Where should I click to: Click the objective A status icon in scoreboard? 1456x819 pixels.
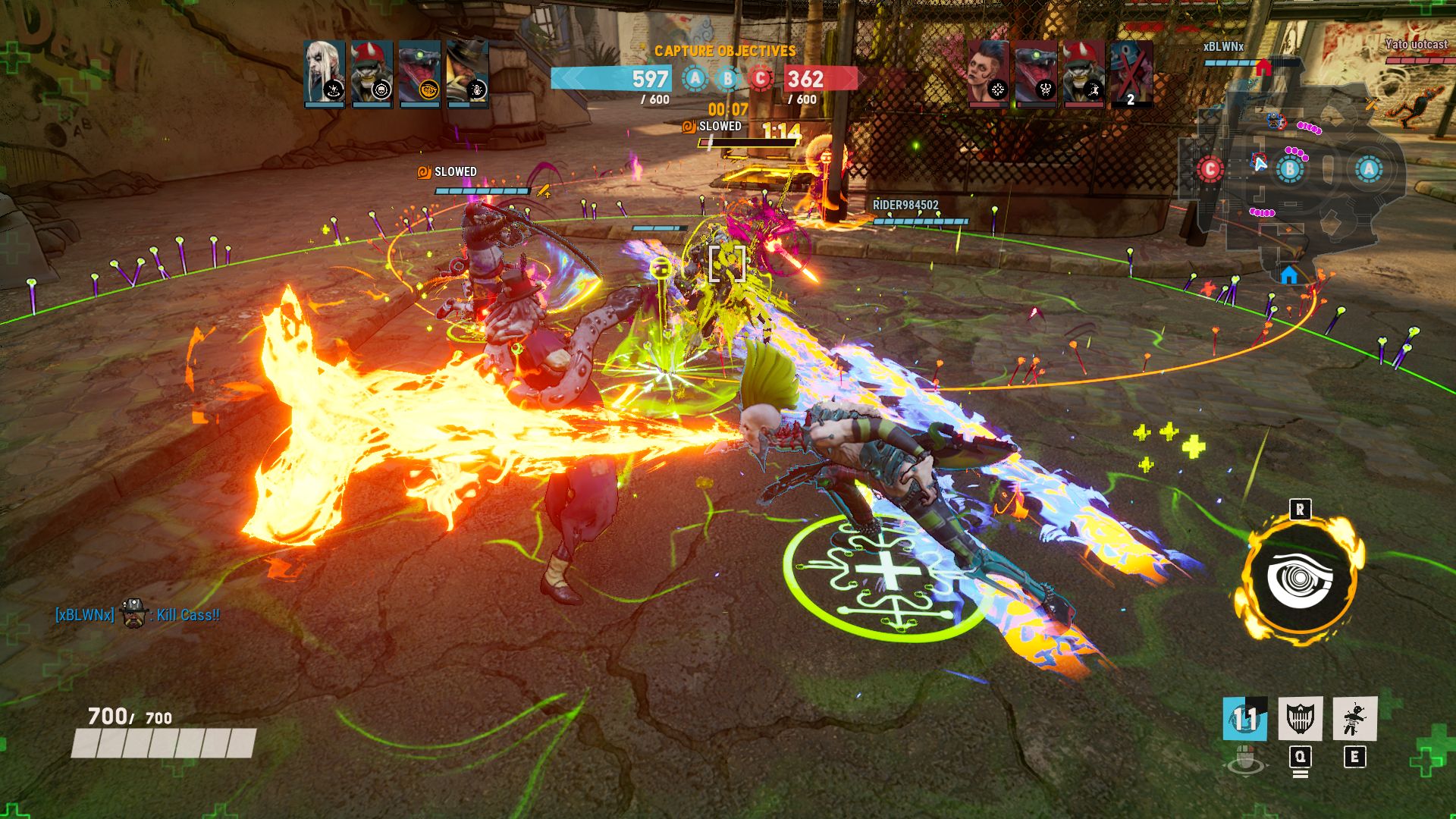695,79
